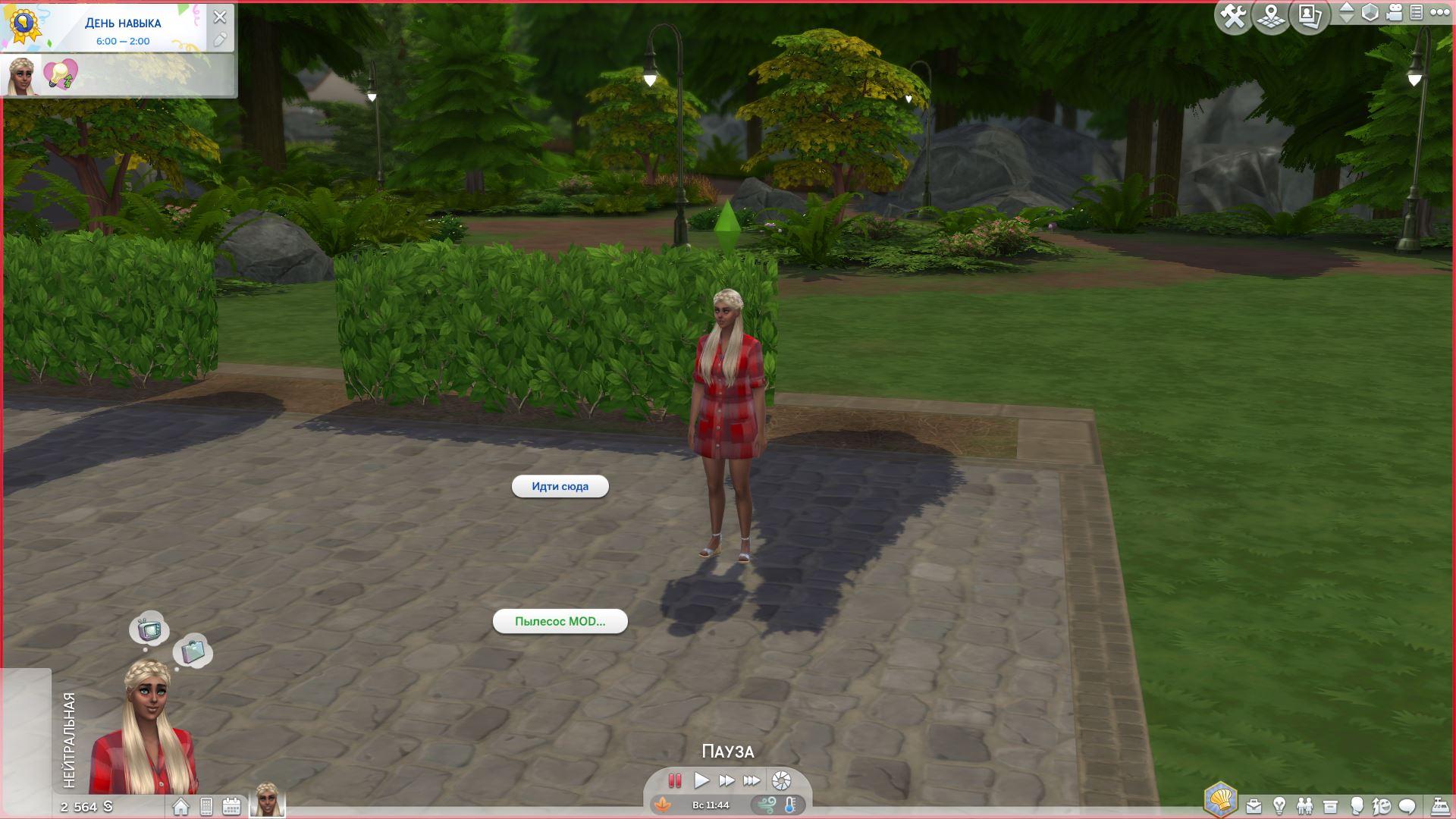Open the Career briefcase panel
Viewport: 1456px width, 819px height.
(x=1254, y=805)
